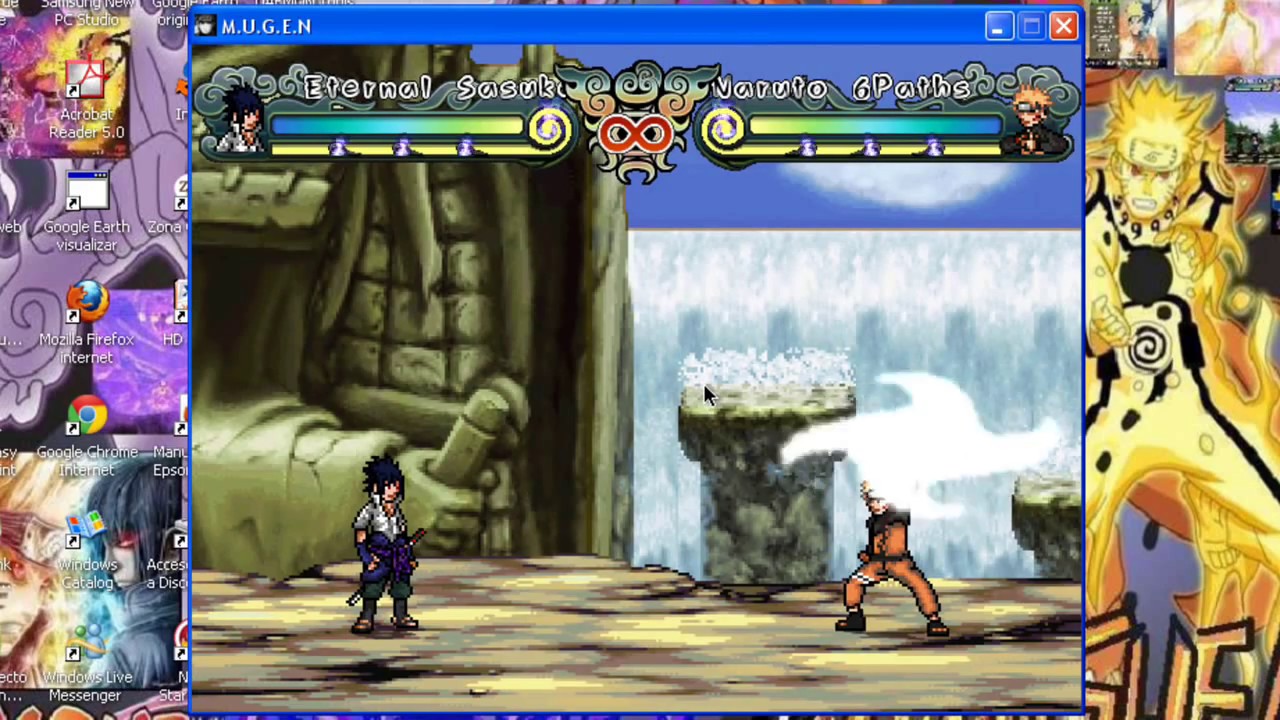Restore down the M.U.G.E.N window

[x=1030, y=26]
